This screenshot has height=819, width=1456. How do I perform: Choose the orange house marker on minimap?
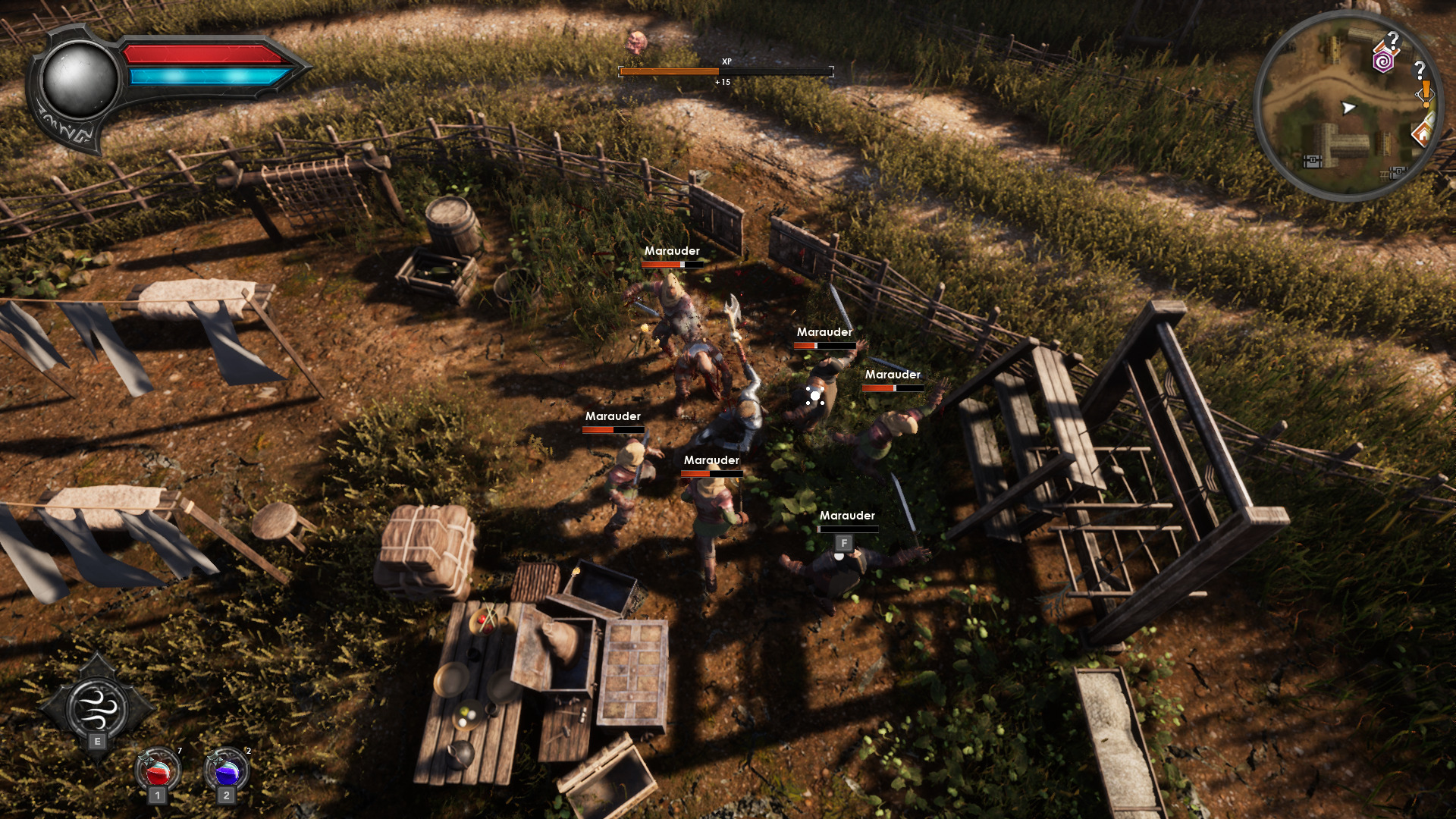click(x=1422, y=134)
